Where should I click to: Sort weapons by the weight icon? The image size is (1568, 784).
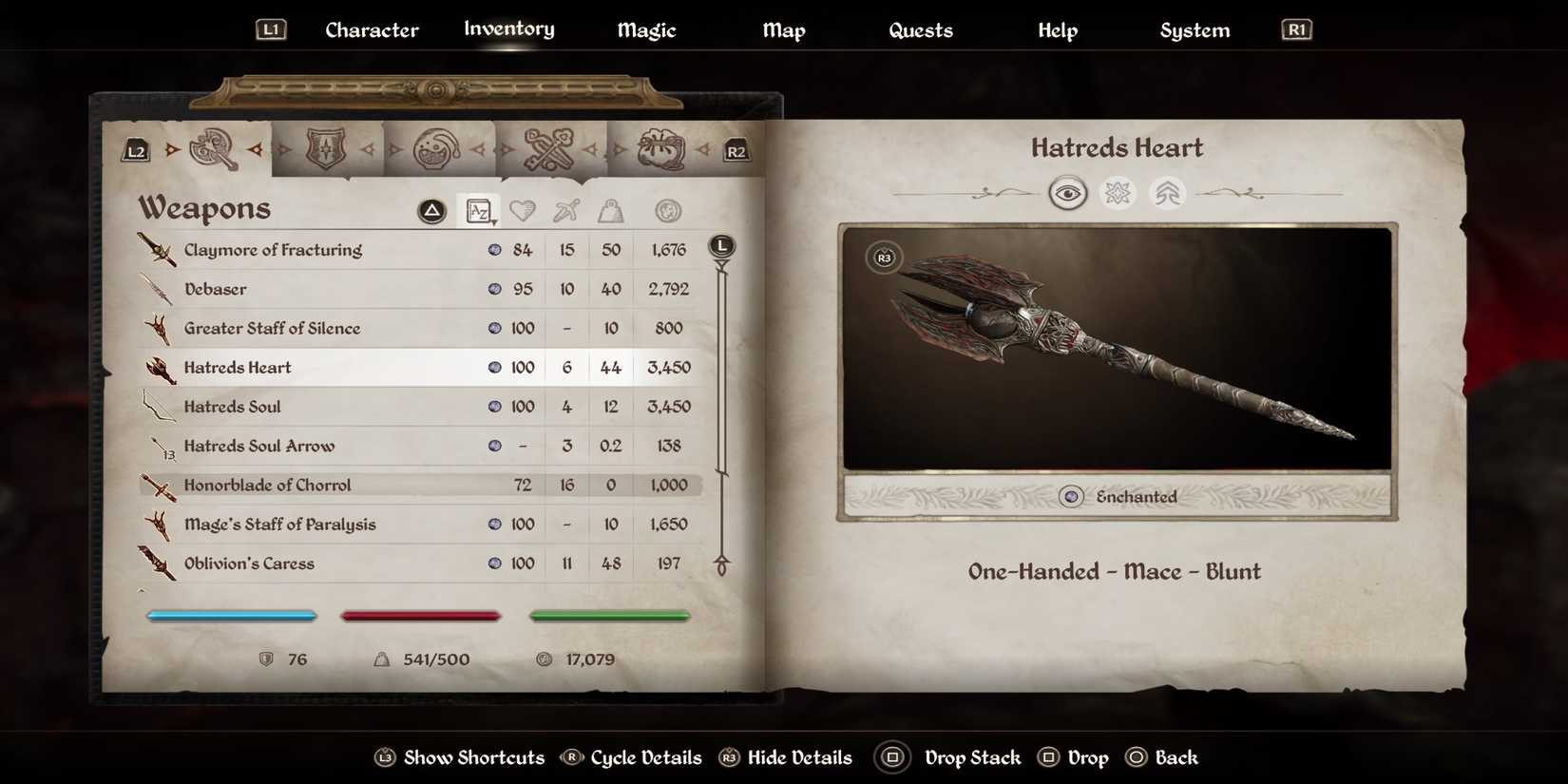[x=611, y=210]
